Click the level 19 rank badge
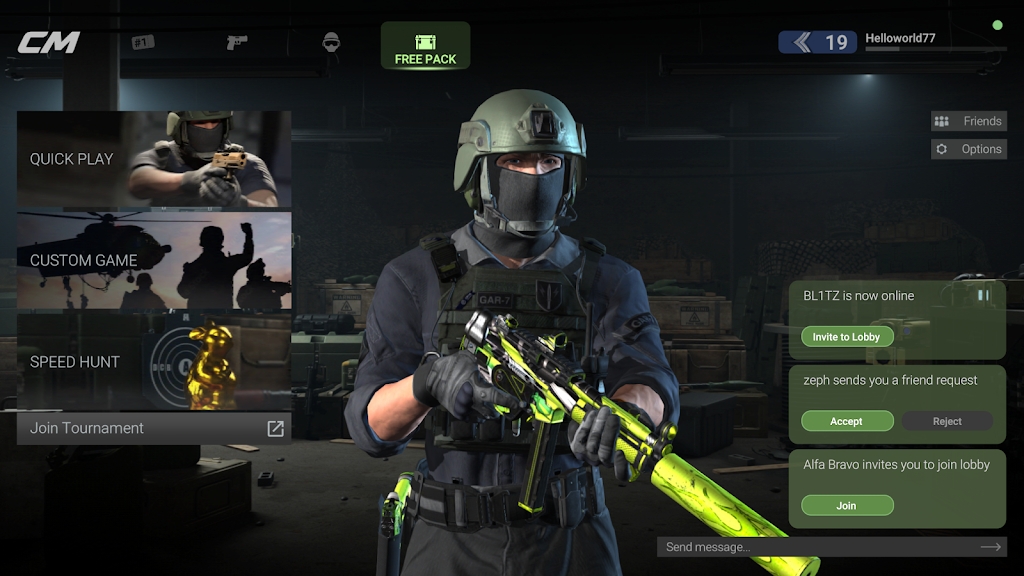The image size is (1024, 576). pyautogui.click(x=818, y=42)
